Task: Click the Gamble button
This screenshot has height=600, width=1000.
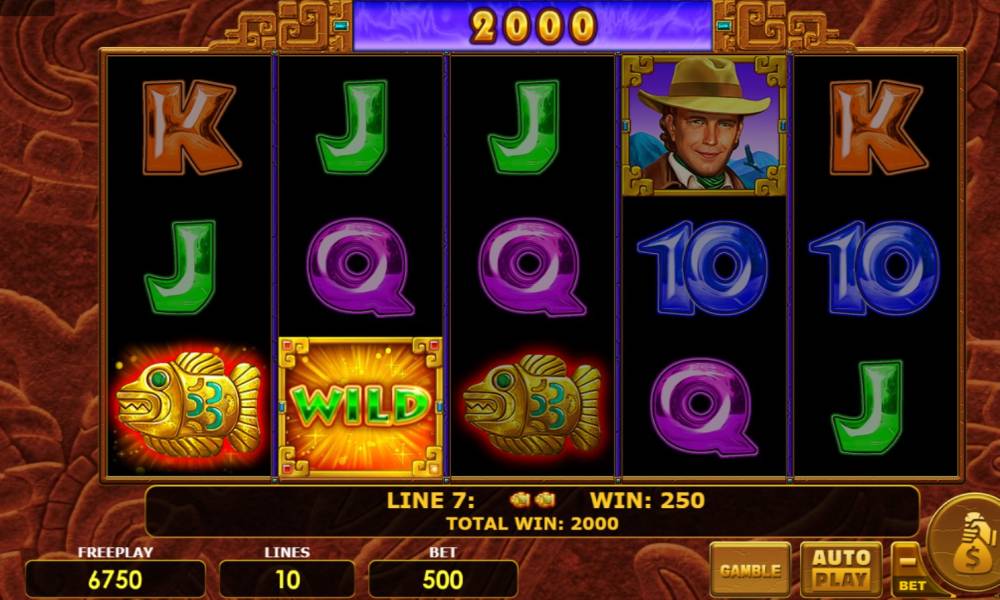Action: [750, 570]
